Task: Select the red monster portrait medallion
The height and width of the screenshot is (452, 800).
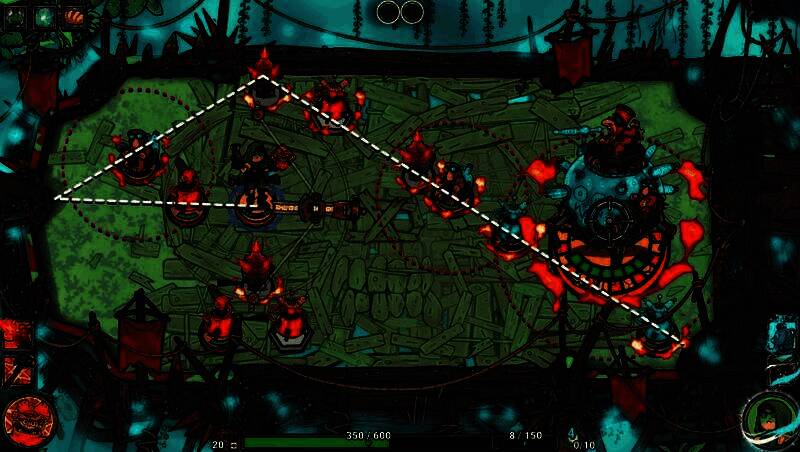Action: tap(26, 419)
